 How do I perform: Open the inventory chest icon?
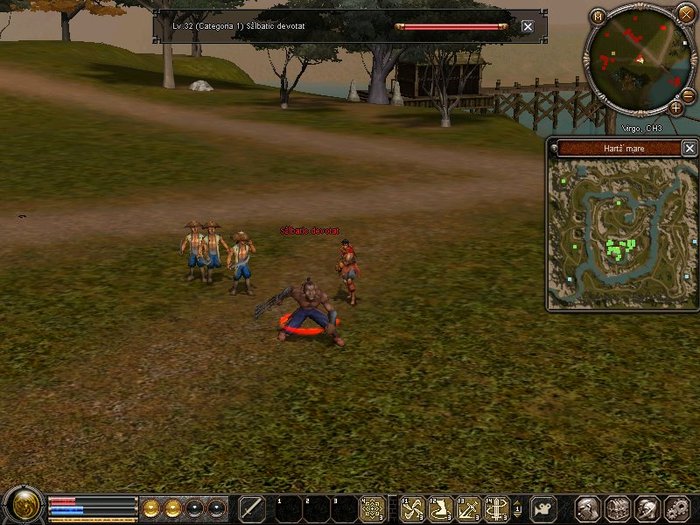click(x=617, y=508)
